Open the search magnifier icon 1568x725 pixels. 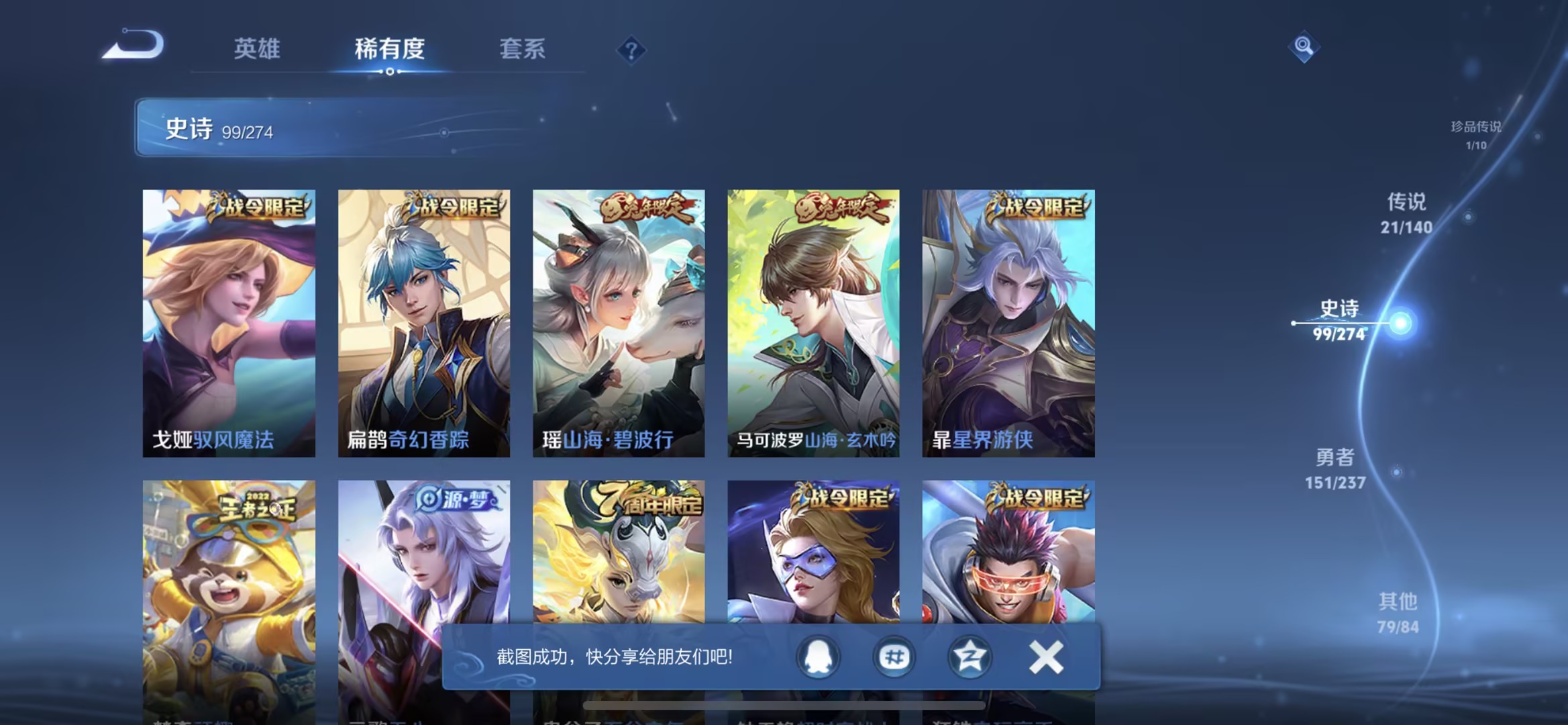[x=1302, y=47]
